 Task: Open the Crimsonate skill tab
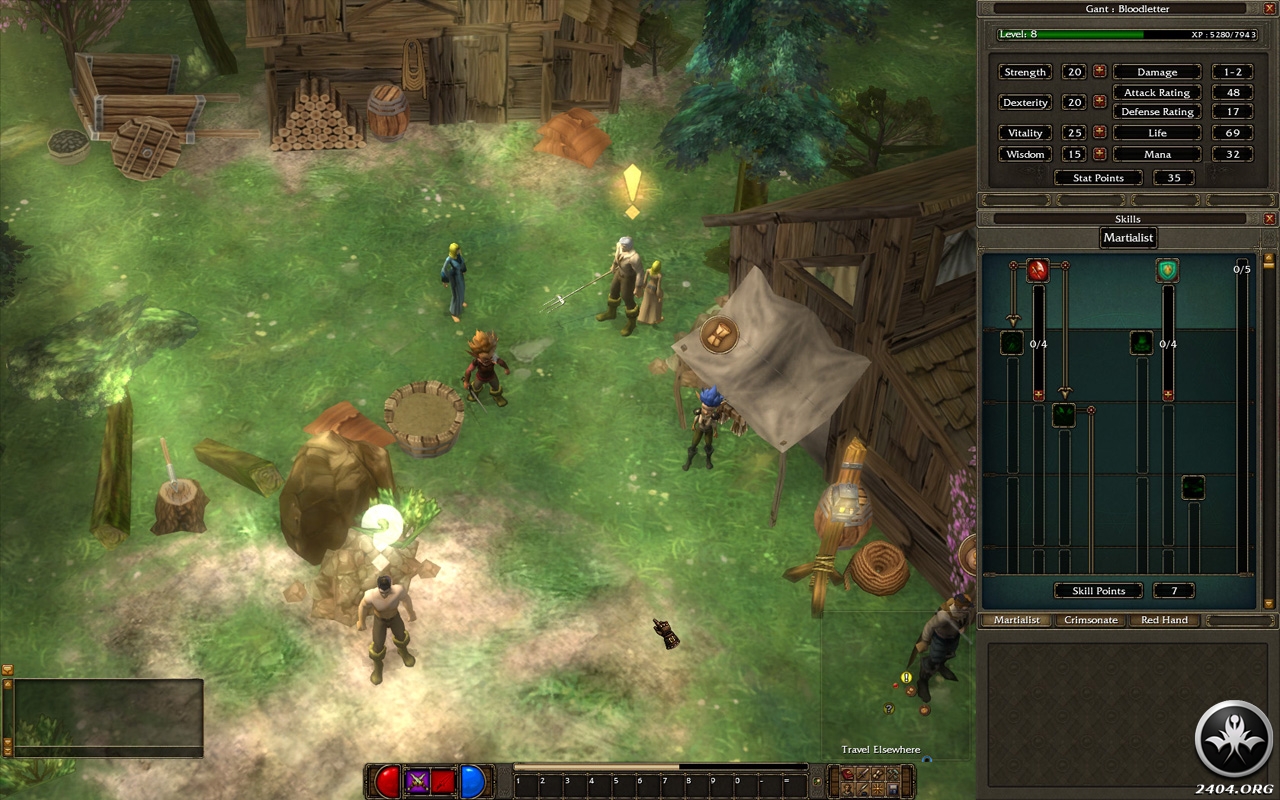(1090, 620)
